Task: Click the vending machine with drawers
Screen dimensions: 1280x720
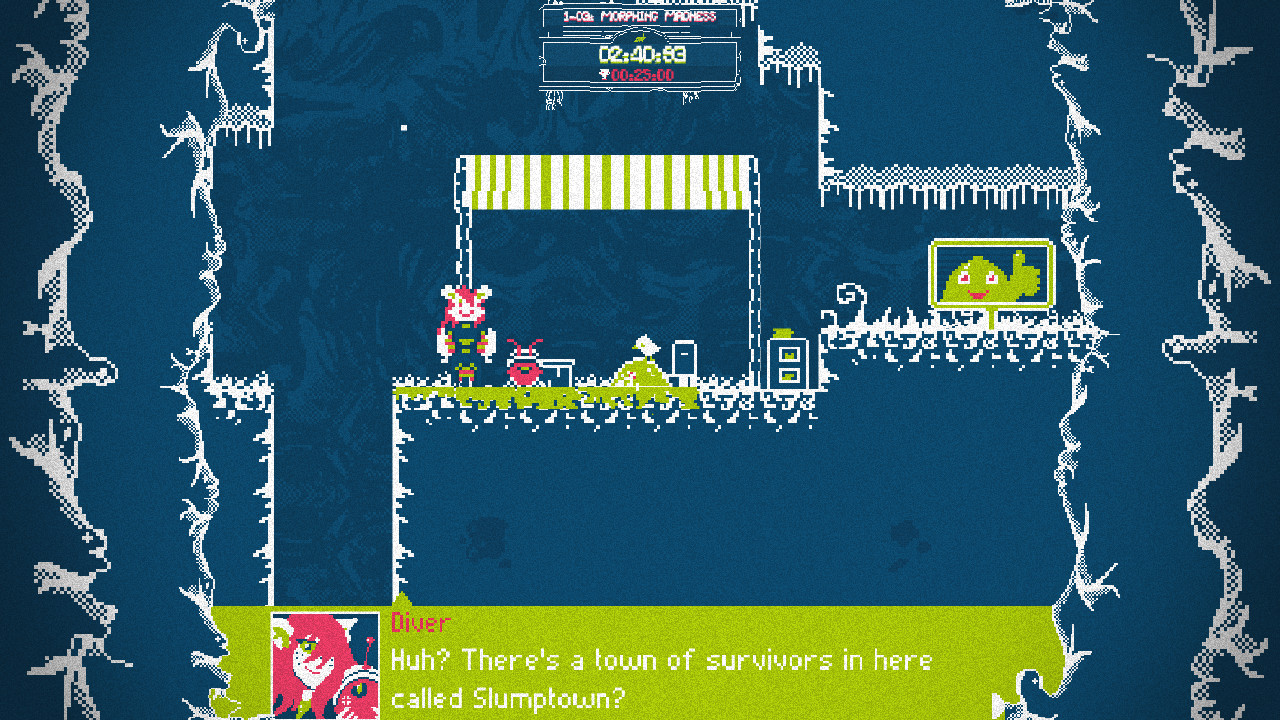Action: pos(790,365)
